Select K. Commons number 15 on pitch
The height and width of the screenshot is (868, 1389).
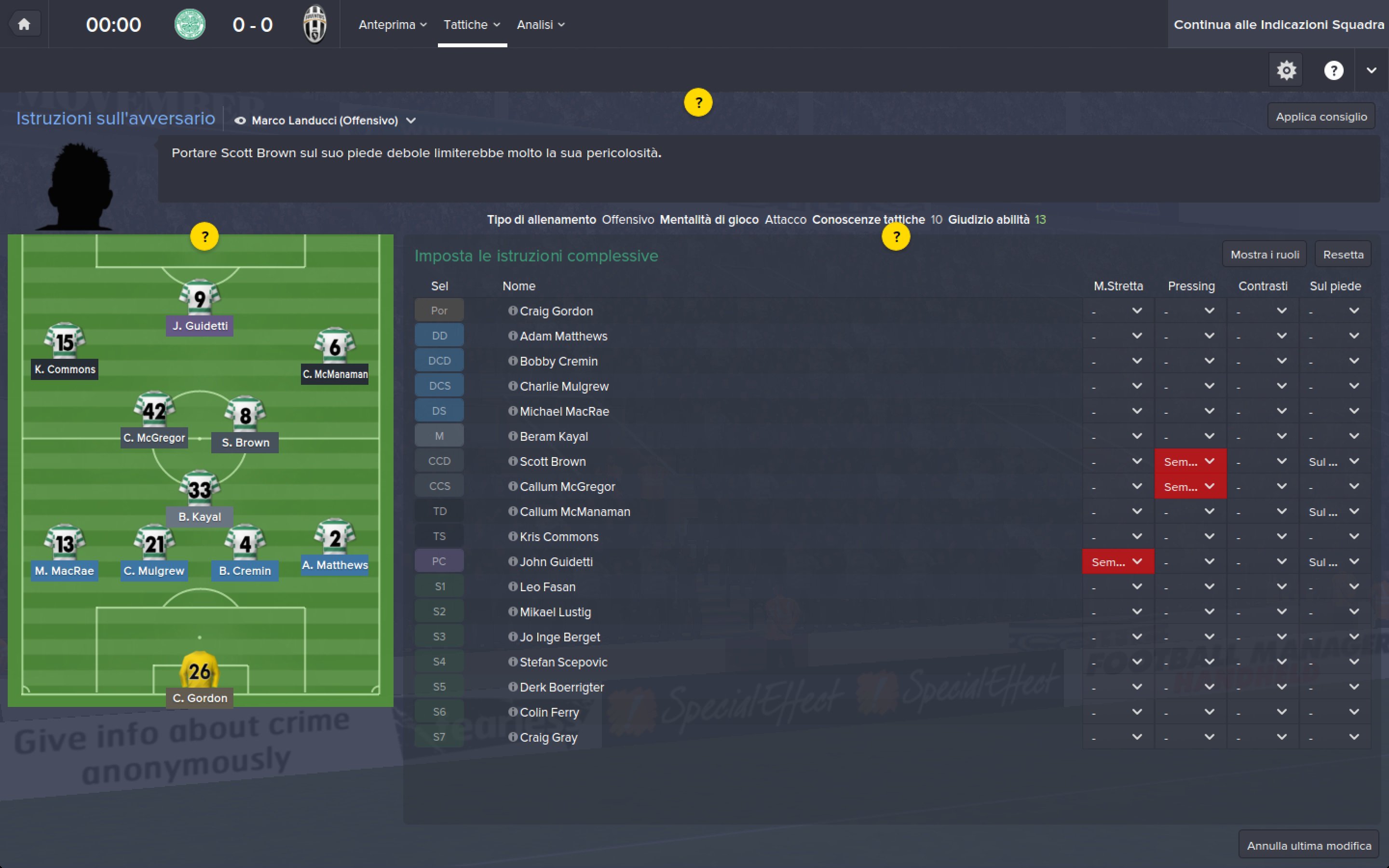pyautogui.click(x=65, y=342)
